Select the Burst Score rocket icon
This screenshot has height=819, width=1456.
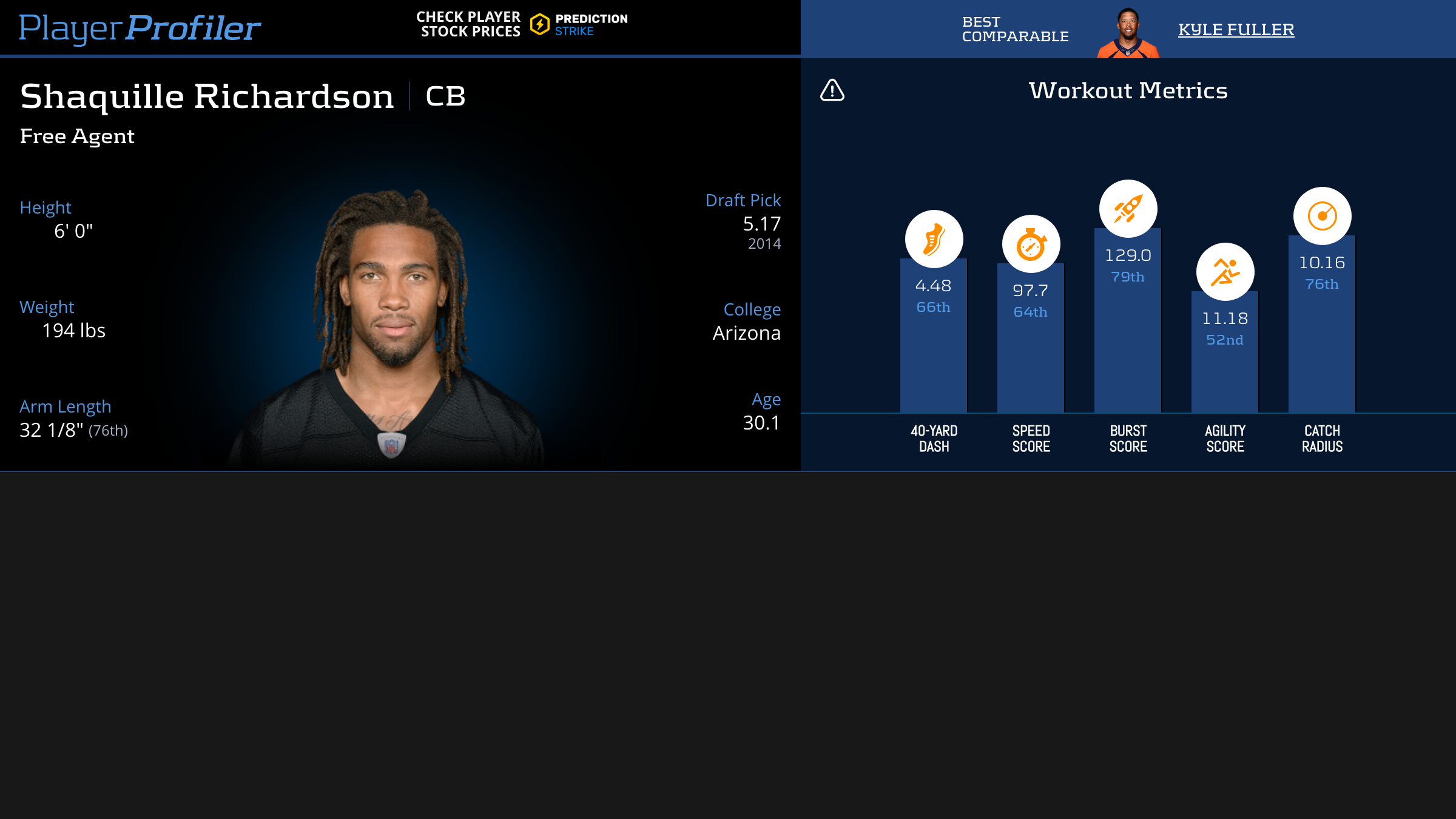[1128, 209]
